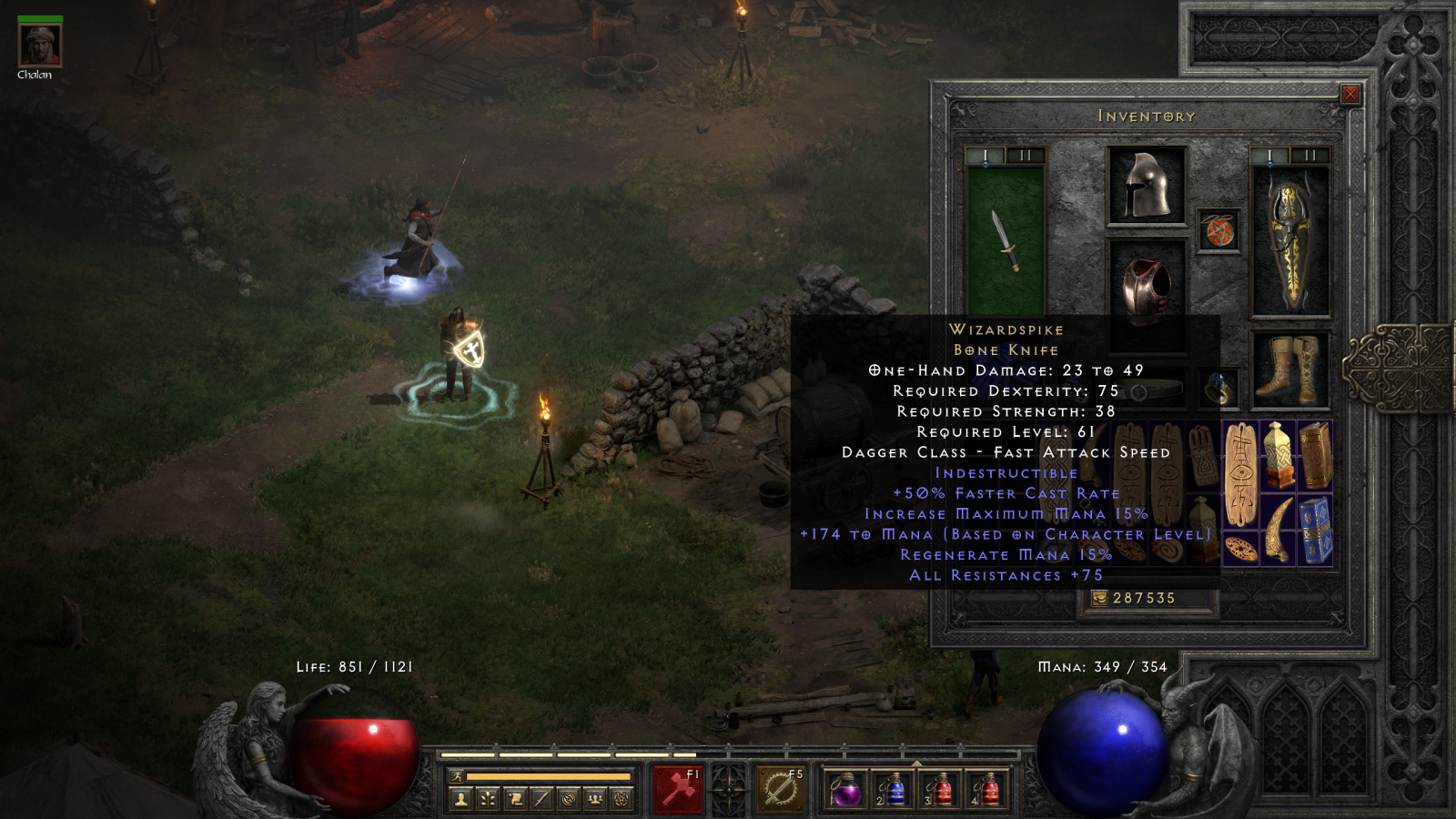Image resolution: width=1456 pixels, height=819 pixels.
Task: Switch left hand to weapon set II
Action: pyautogui.click(x=1026, y=156)
